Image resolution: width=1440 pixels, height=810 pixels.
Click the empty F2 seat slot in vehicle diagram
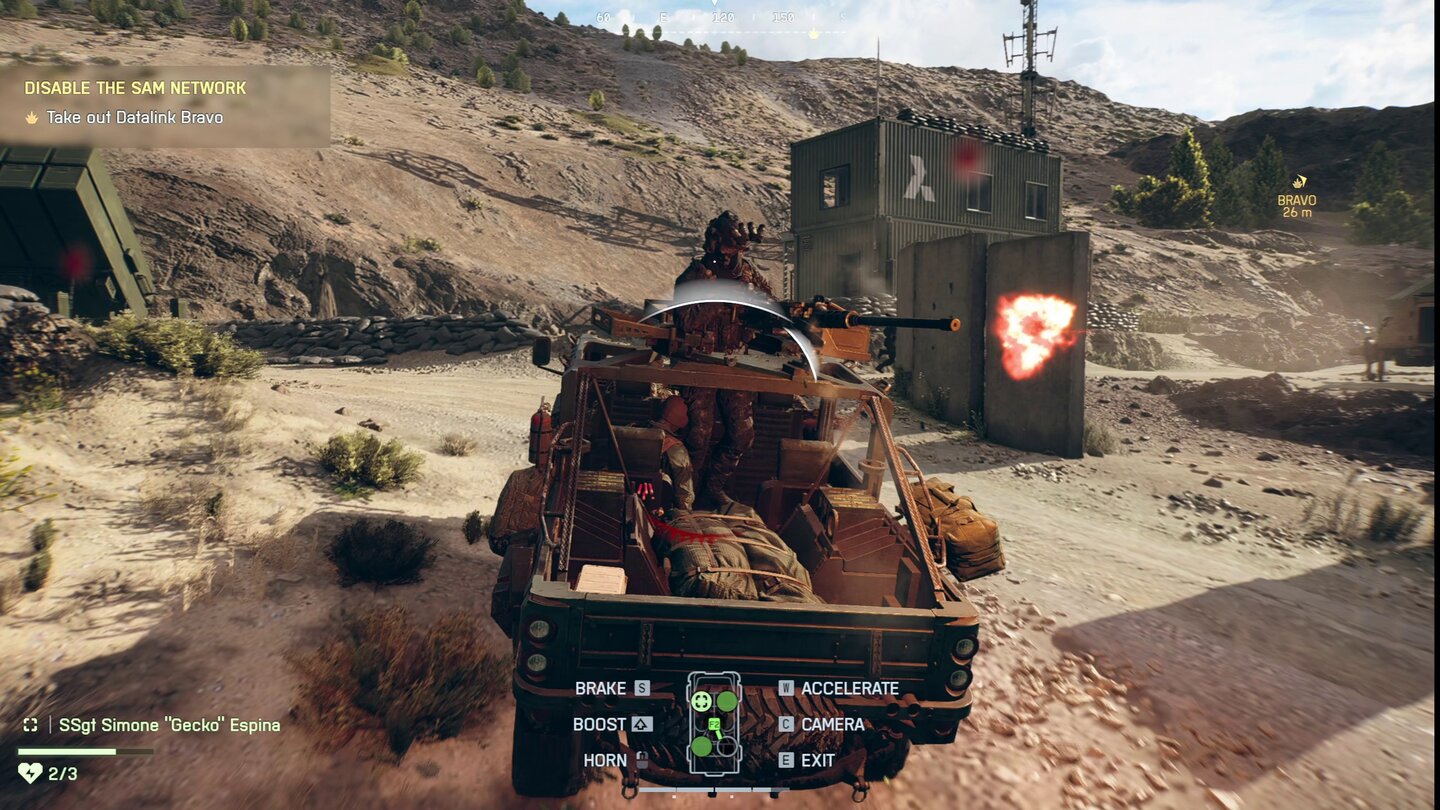pyautogui.click(x=727, y=746)
